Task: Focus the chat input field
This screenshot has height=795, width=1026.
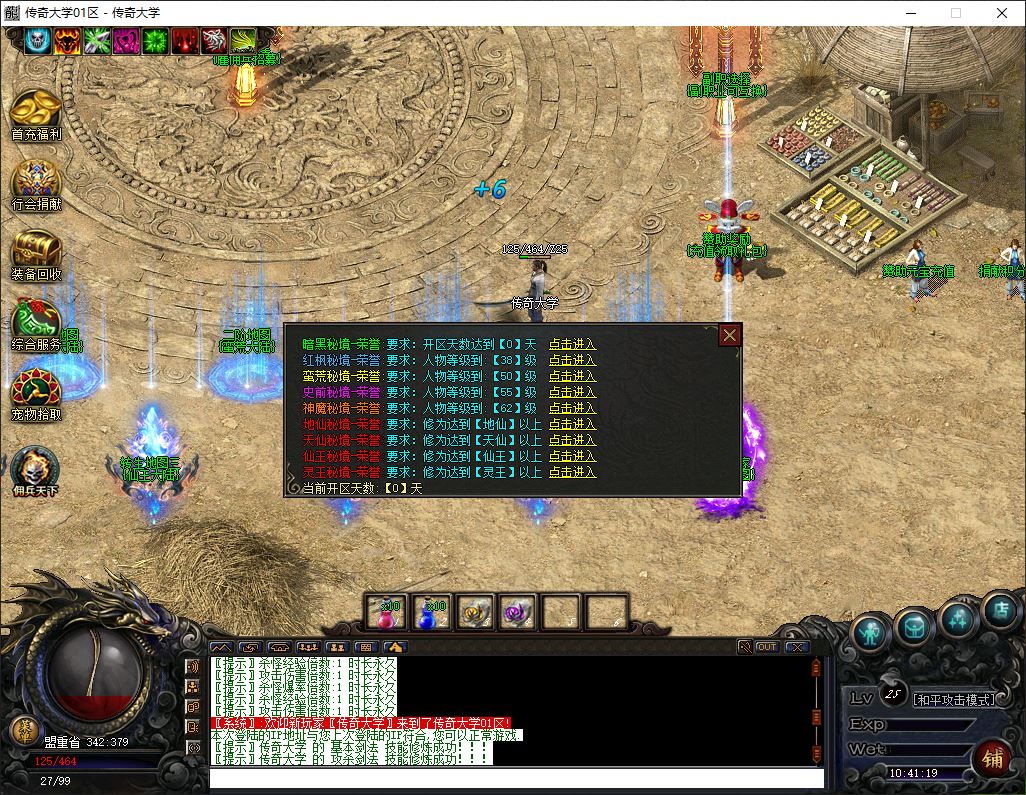Action: coord(515,778)
